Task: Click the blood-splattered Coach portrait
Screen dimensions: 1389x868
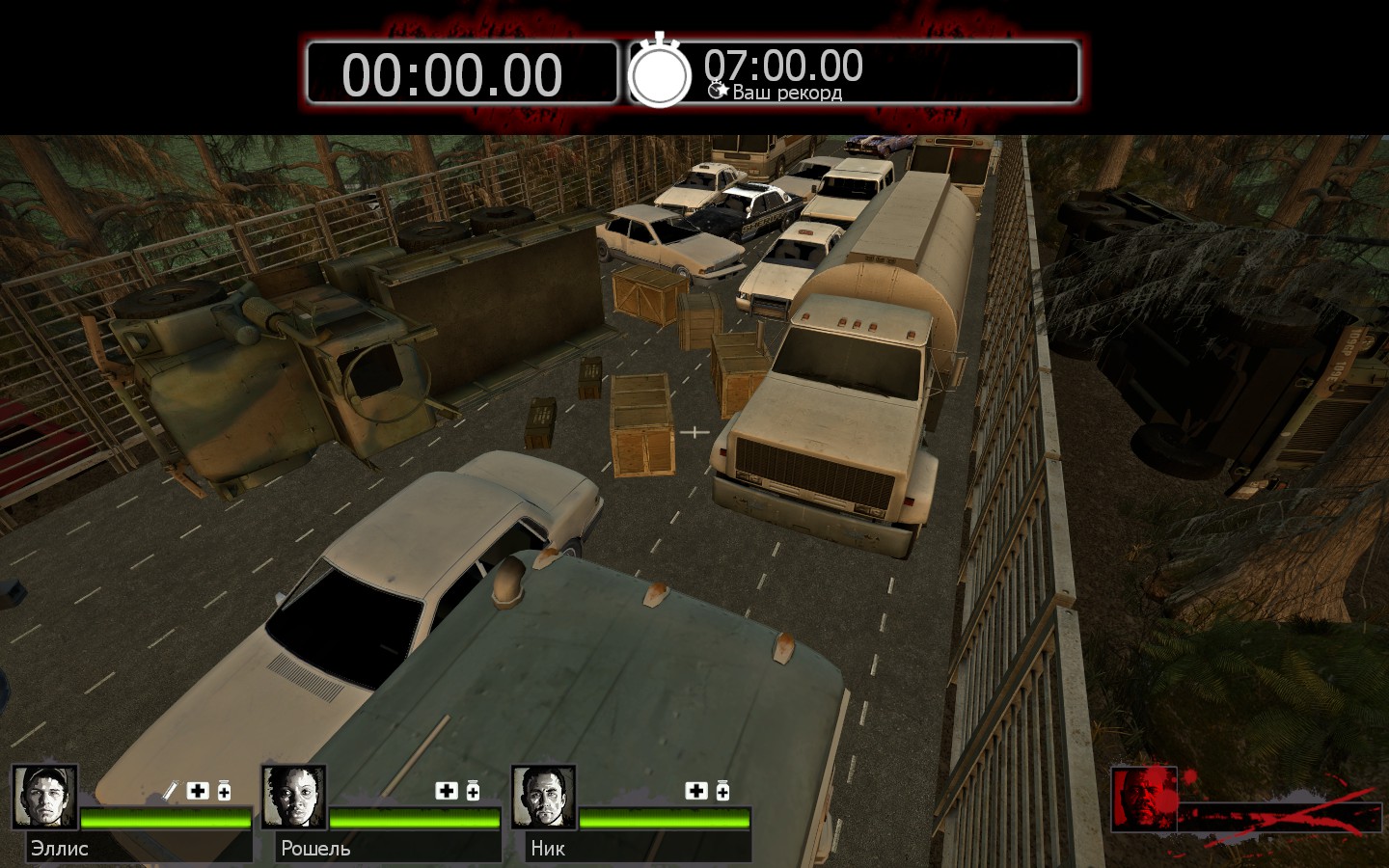Action: (x=1144, y=799)
